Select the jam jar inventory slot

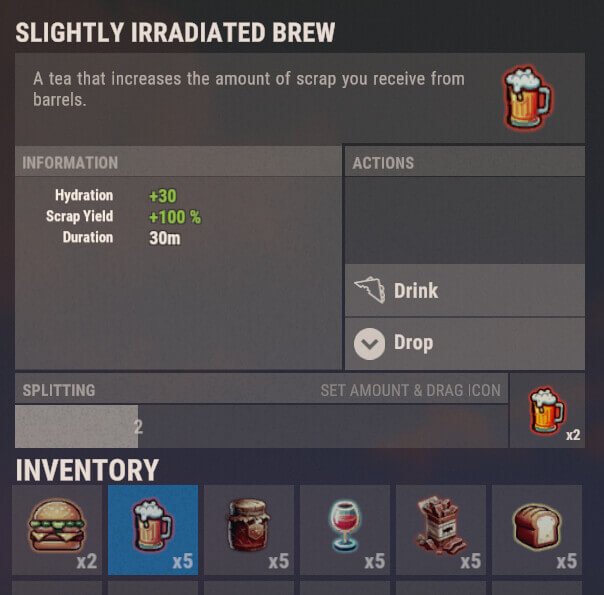[x=249, y=529]
